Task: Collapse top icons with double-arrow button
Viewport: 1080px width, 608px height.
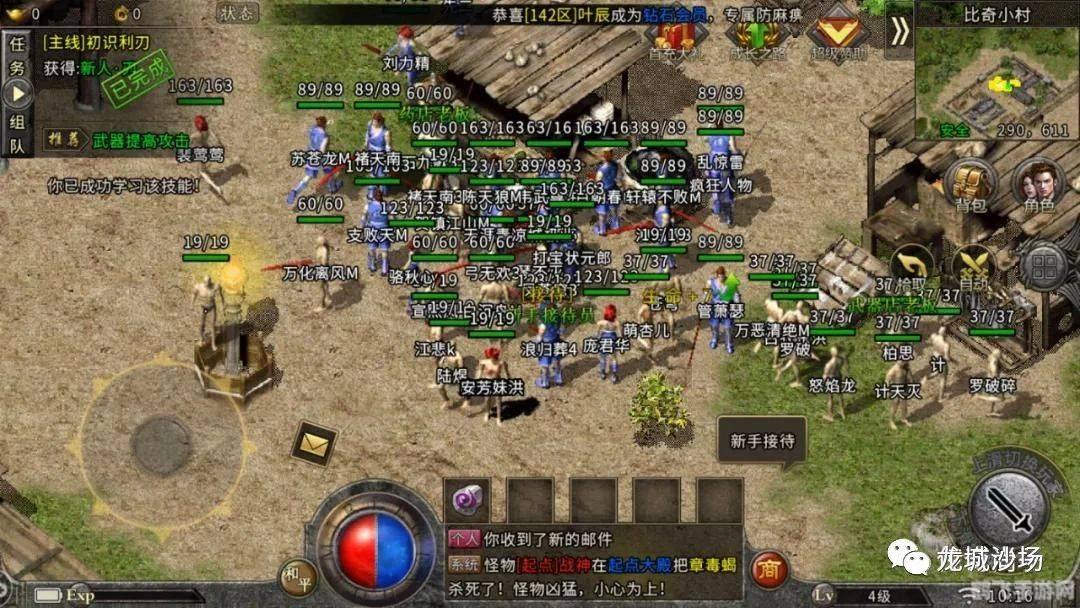Action: (900, 31)
